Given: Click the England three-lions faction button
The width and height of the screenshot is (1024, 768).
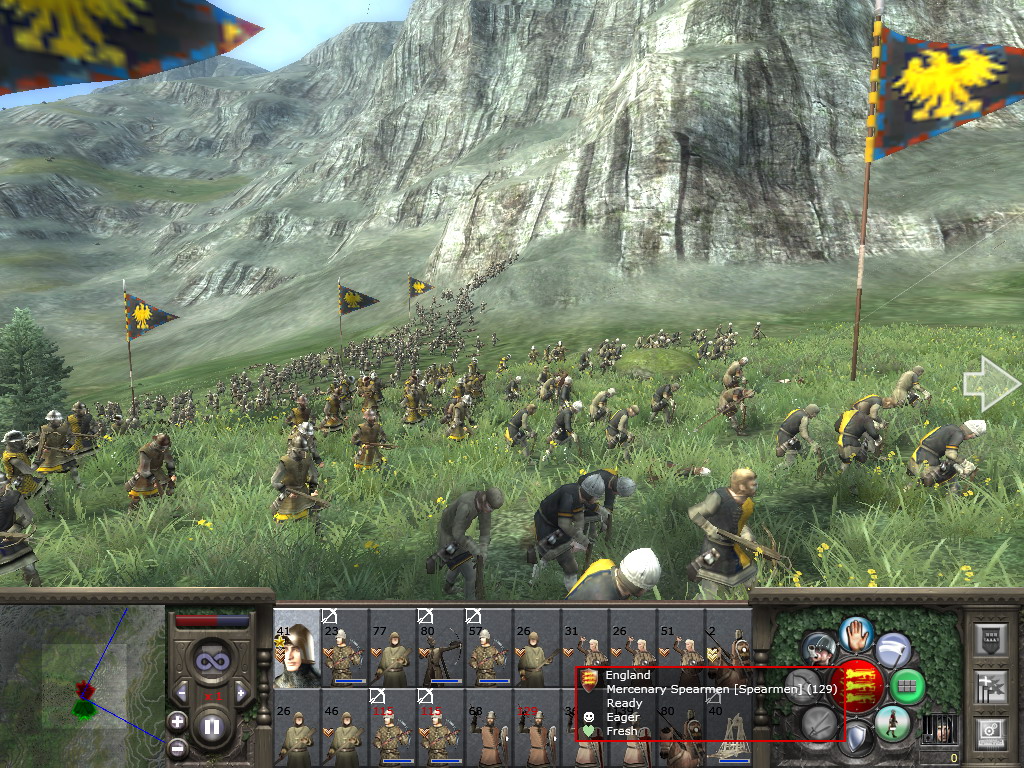Looking at the screenshot, I should pos(857,685).
